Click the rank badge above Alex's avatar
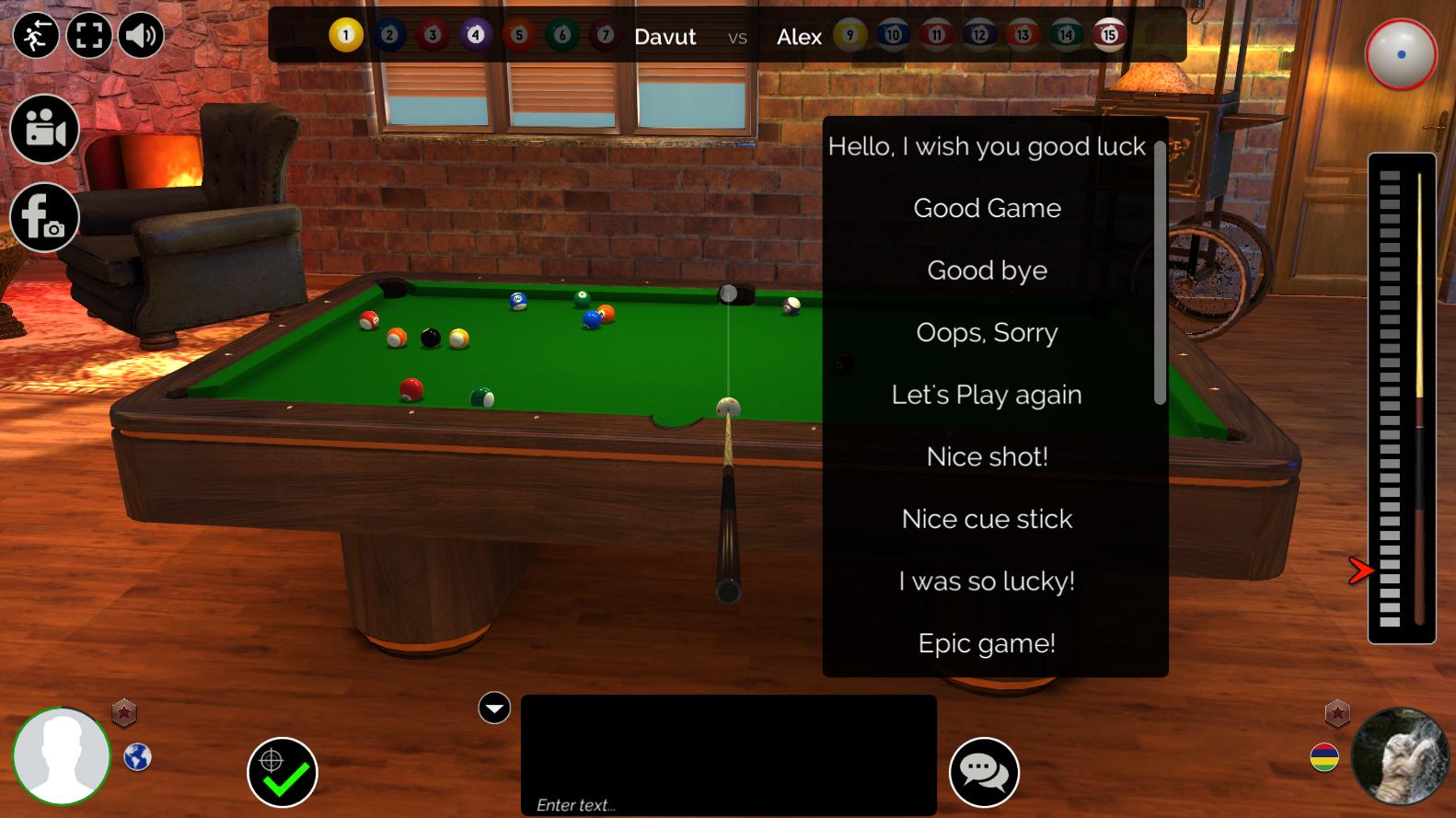Image resolution: width=1456 pixels, height=818 pixels. (1336, 711)
